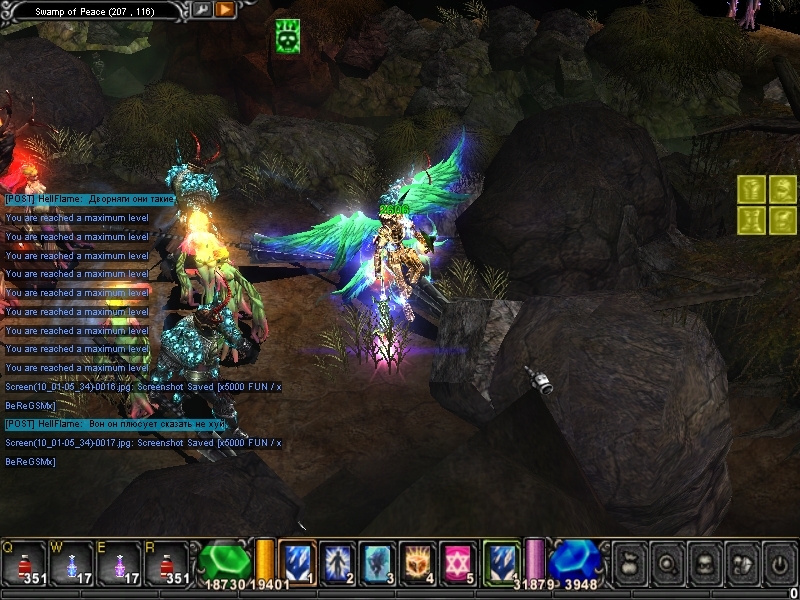Activate the fiery cube skill in slot 4
Viewport: 800px width, 600px height.
tap(417, 562)
